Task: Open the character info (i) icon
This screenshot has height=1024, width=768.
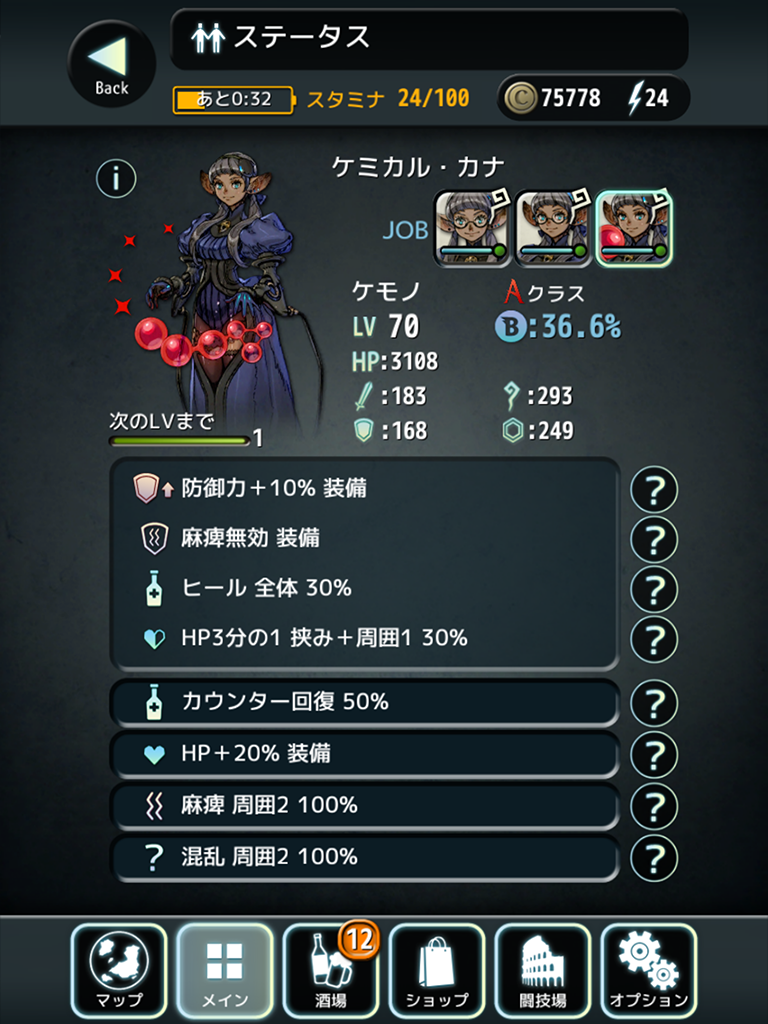Action: tap(116, 179)
